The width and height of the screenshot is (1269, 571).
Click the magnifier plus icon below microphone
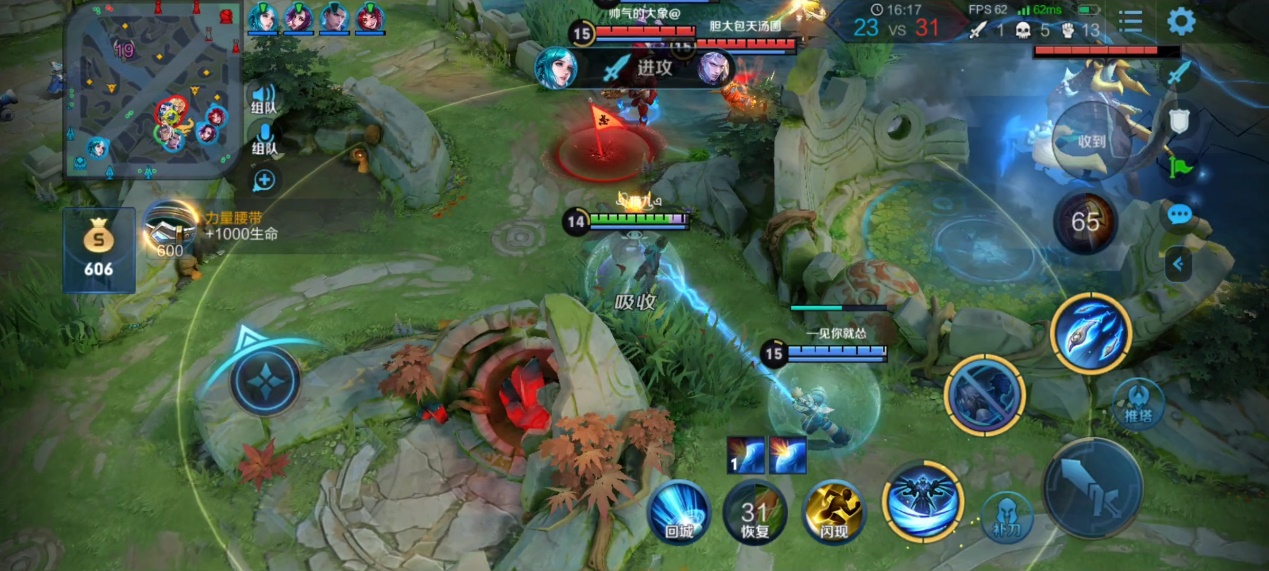tap(264, 180)
